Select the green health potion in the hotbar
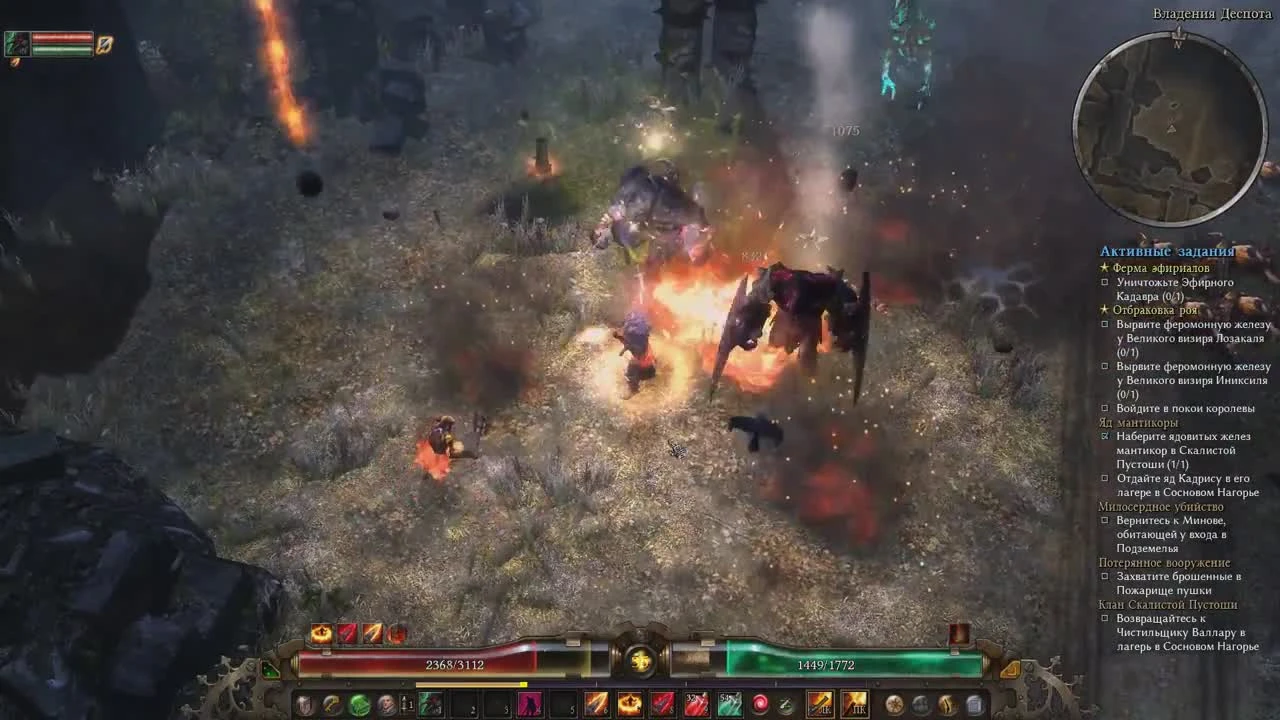This screenshot has width=1280, height=720. point(358,702)
